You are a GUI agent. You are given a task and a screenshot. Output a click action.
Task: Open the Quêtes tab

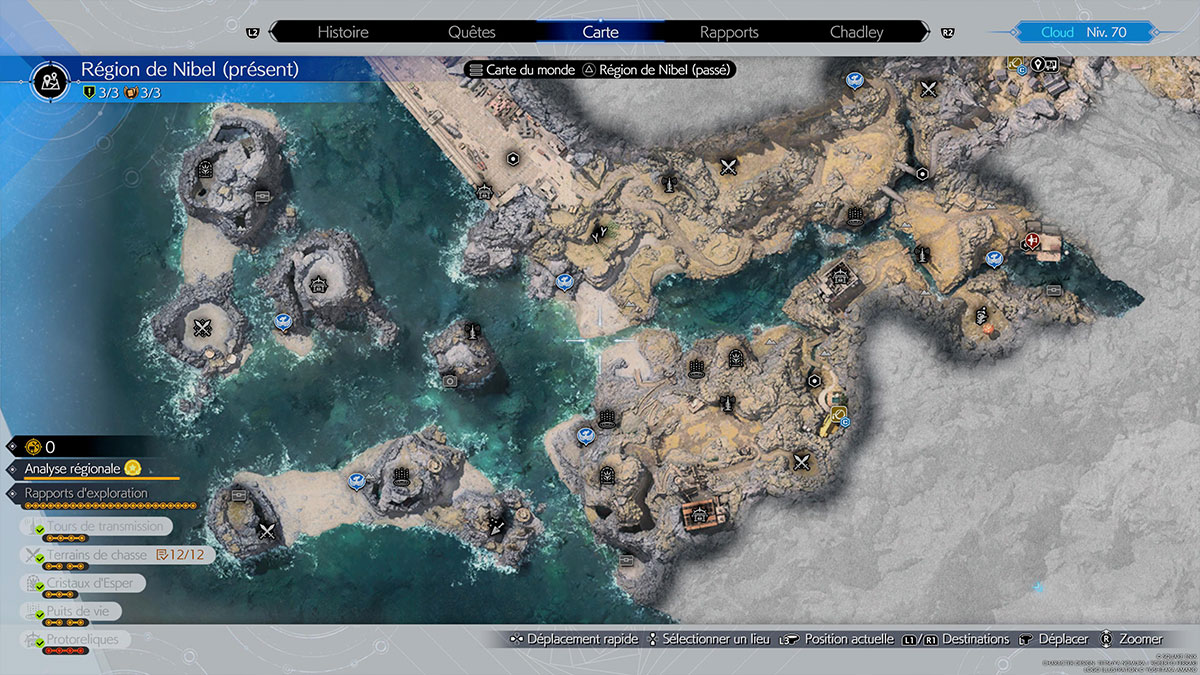pyautogui.click(x=472, y=32)
